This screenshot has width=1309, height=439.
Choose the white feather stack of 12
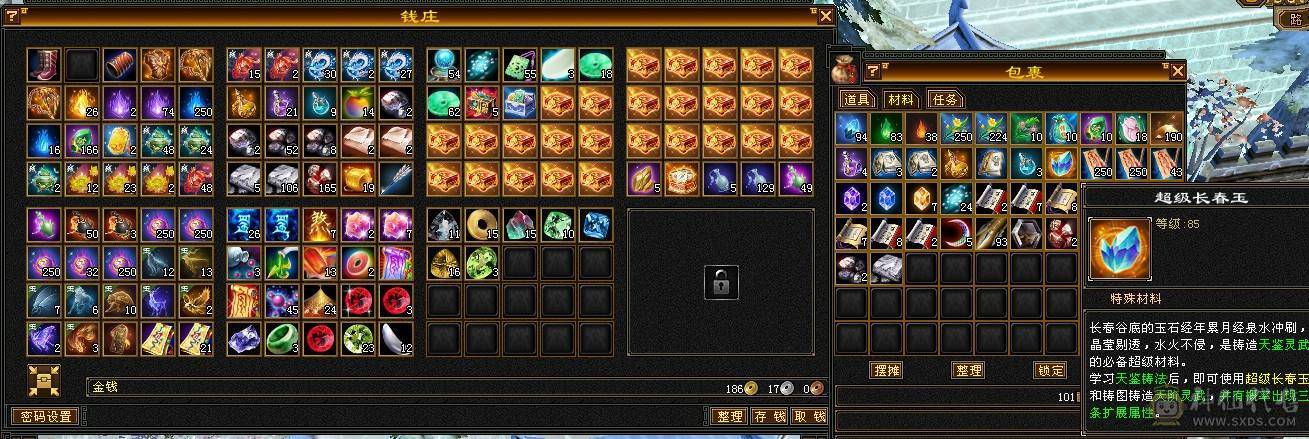click(396, 339)
